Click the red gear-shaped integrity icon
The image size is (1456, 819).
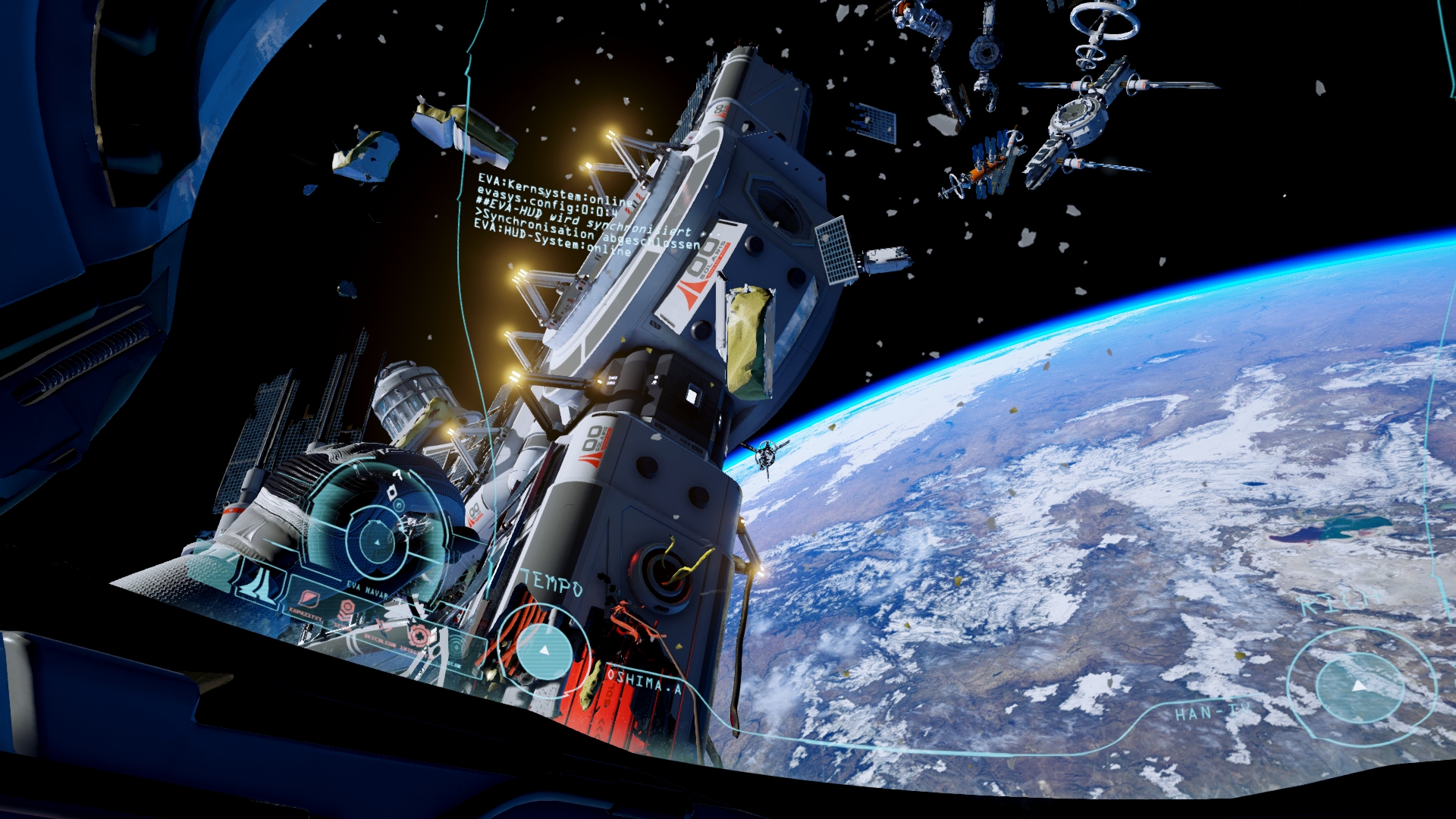tap(417, 635)
